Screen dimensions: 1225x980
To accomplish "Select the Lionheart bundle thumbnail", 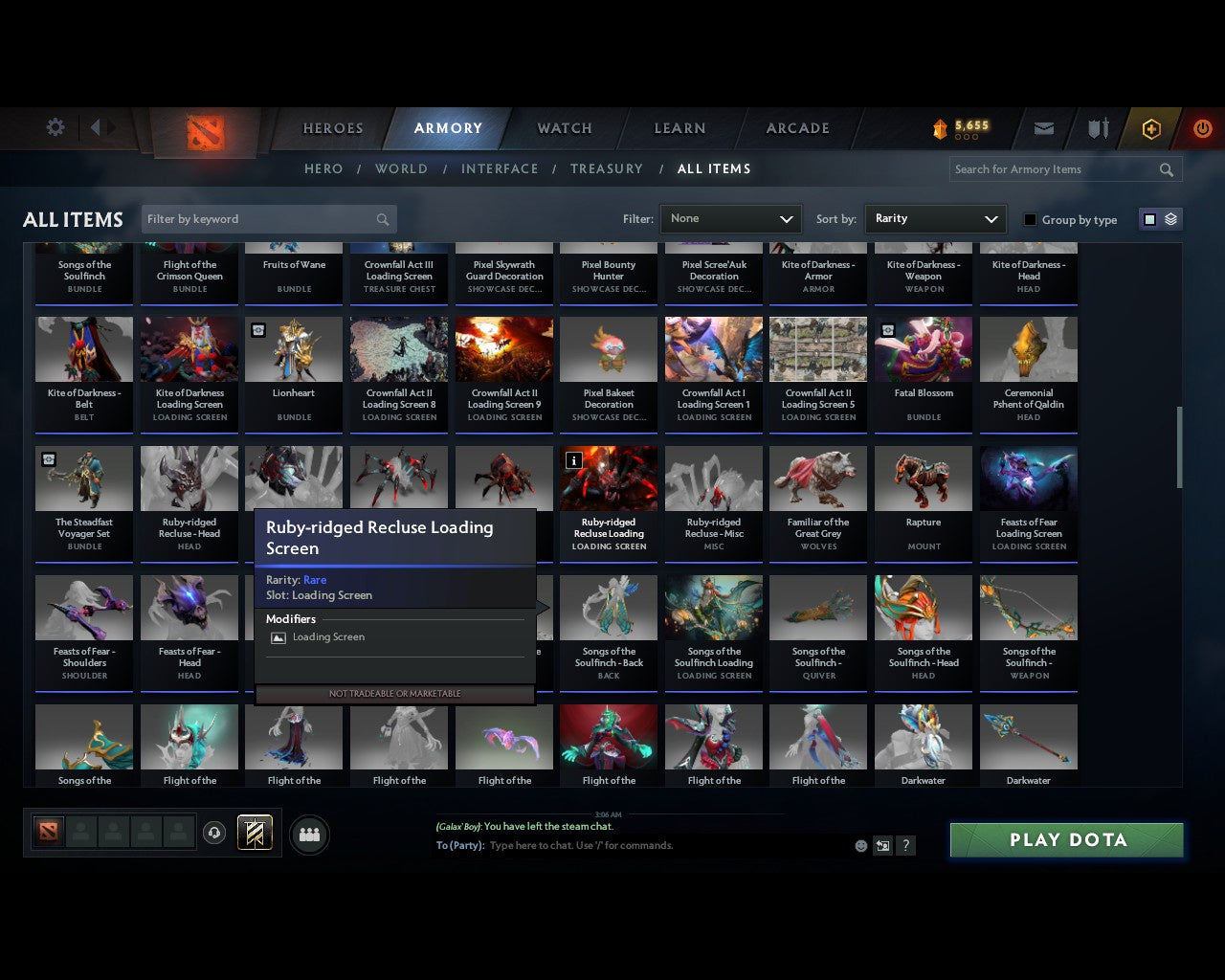I will click(294, 348).
